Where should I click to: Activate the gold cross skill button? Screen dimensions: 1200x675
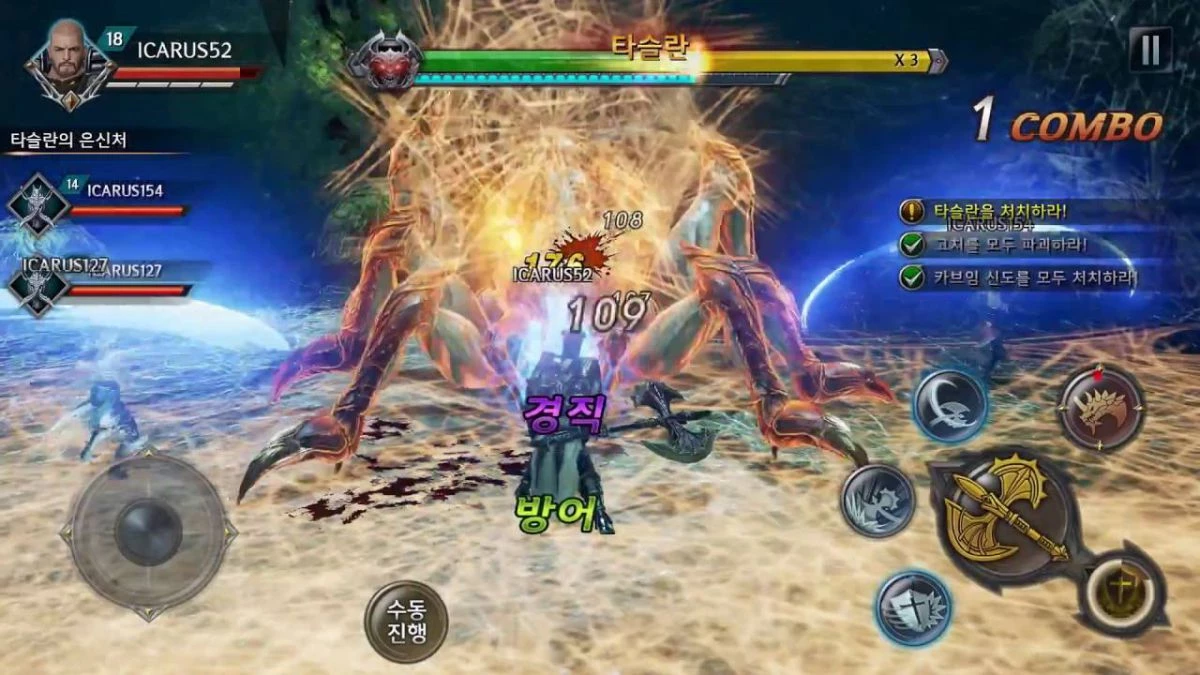[x=1121, y=593]
